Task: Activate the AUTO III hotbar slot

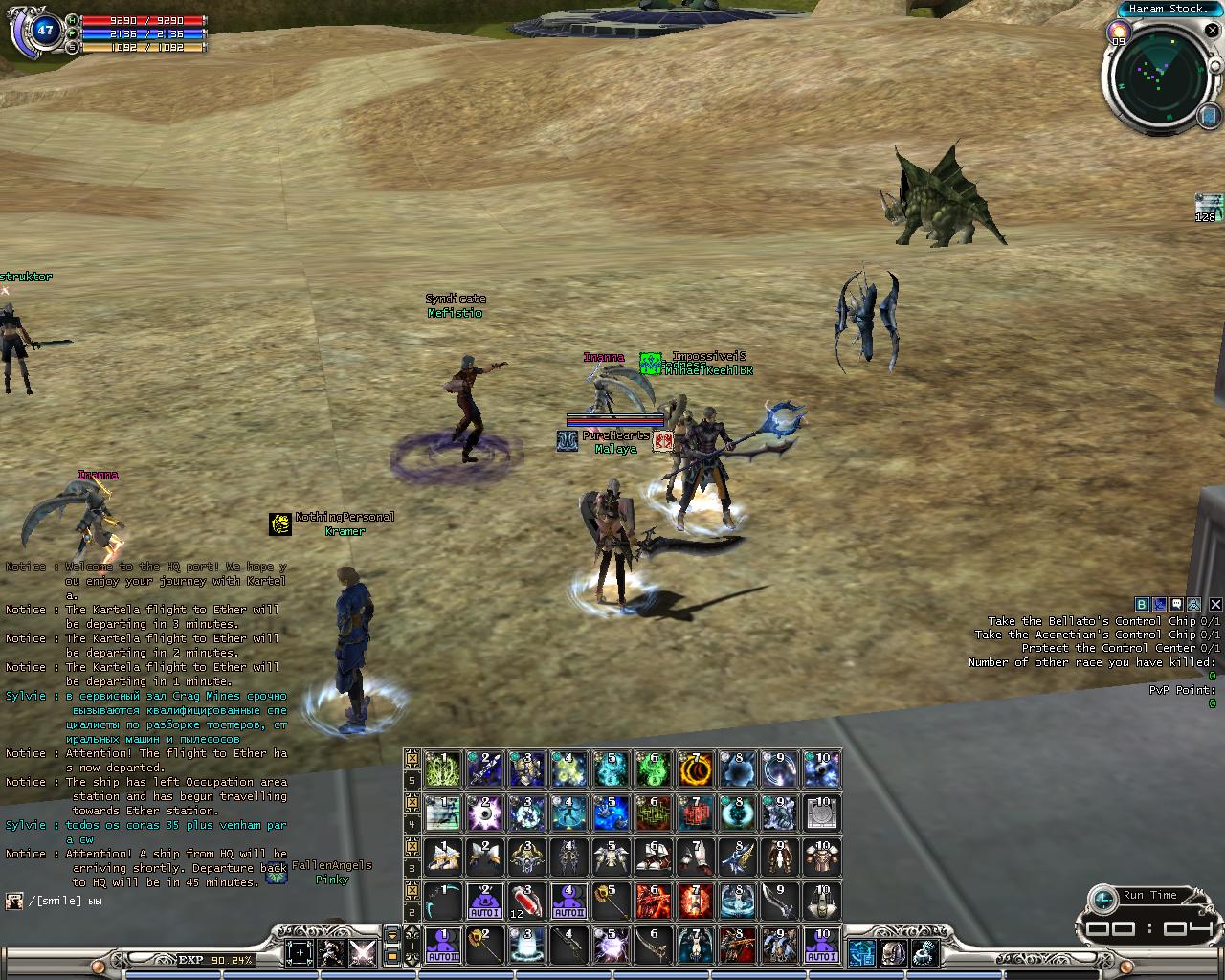Action: click(x=443, y=945)
